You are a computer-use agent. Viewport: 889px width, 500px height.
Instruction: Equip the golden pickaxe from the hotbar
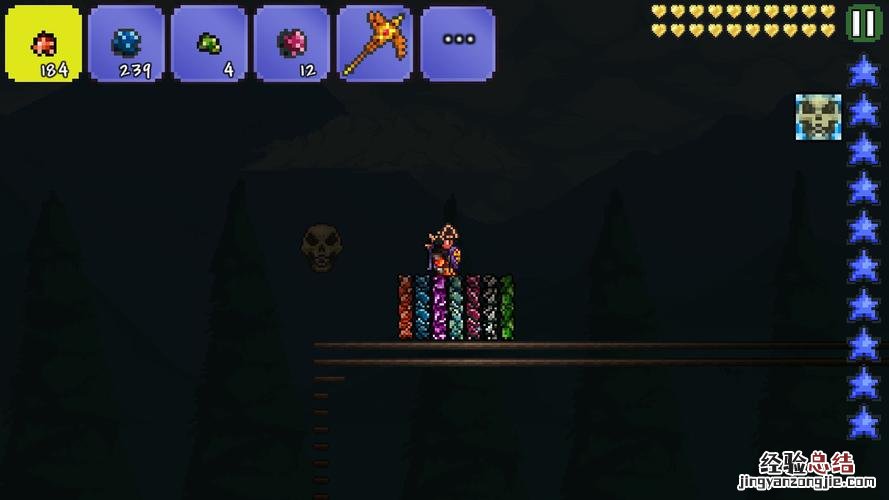tap(374, 44)
